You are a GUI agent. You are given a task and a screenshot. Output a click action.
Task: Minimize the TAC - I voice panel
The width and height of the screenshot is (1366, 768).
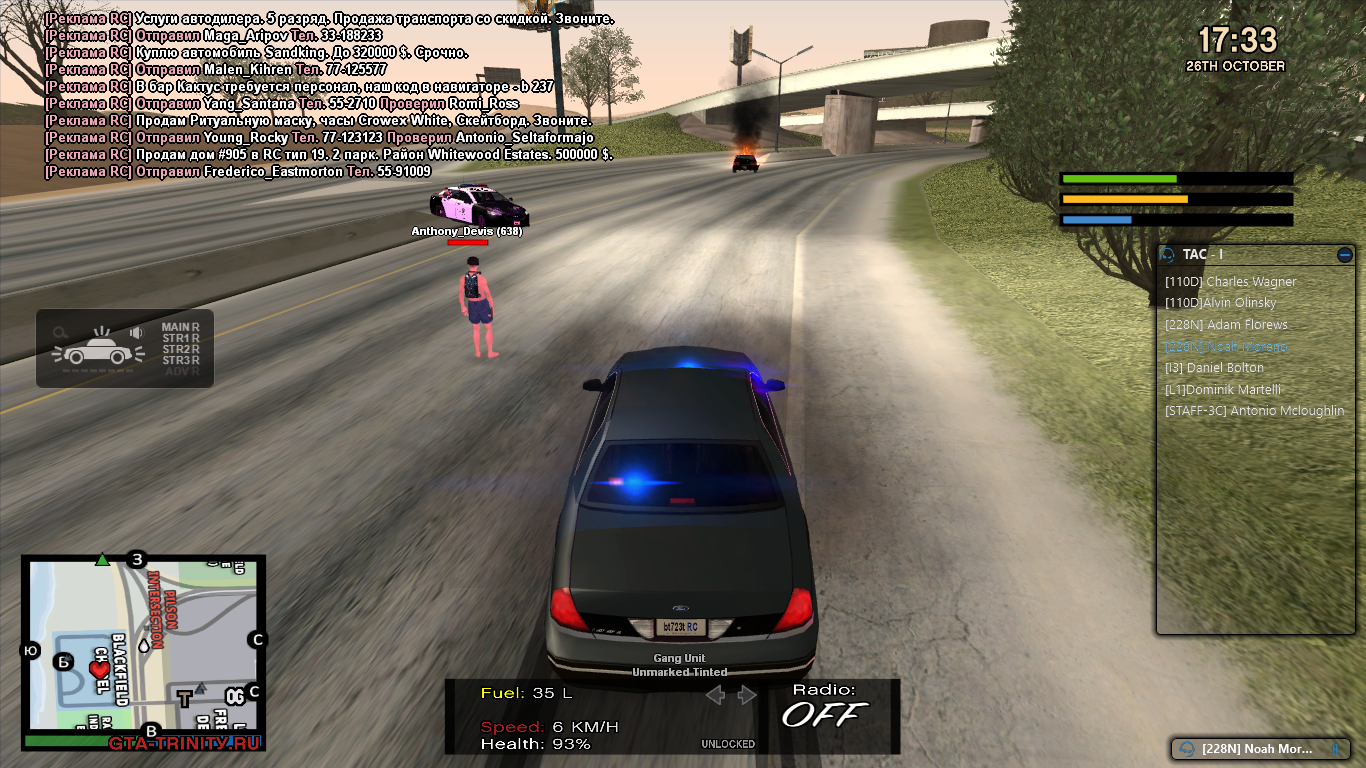(1344, 255)
